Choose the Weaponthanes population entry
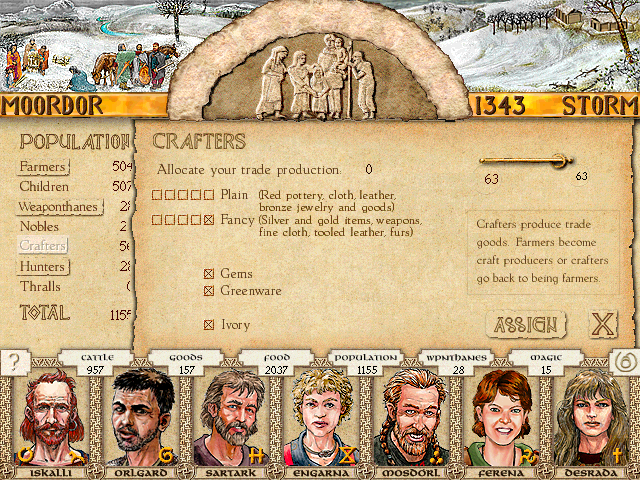This screenshot has height=480, width=640. (60, 207)
